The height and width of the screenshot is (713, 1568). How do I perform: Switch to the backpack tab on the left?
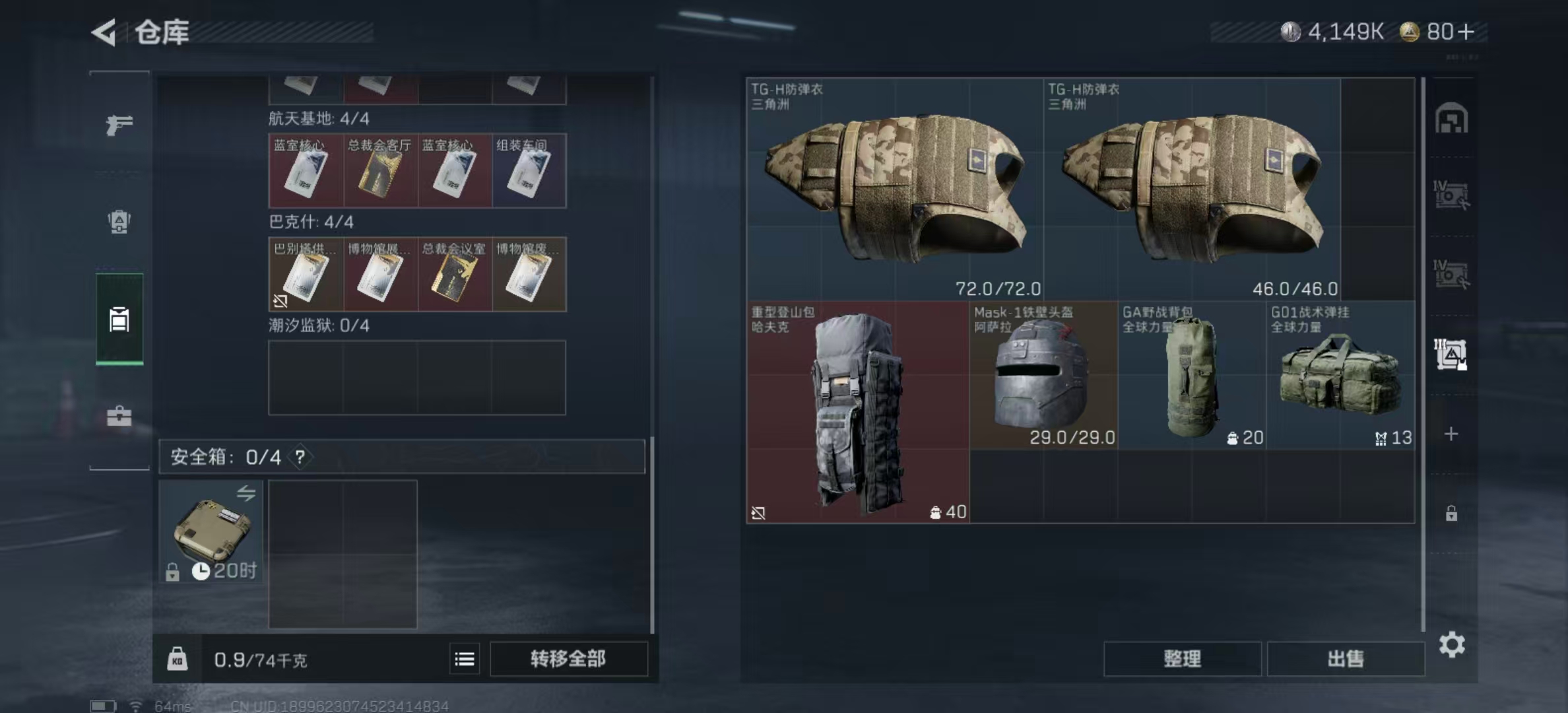[119, 222]
